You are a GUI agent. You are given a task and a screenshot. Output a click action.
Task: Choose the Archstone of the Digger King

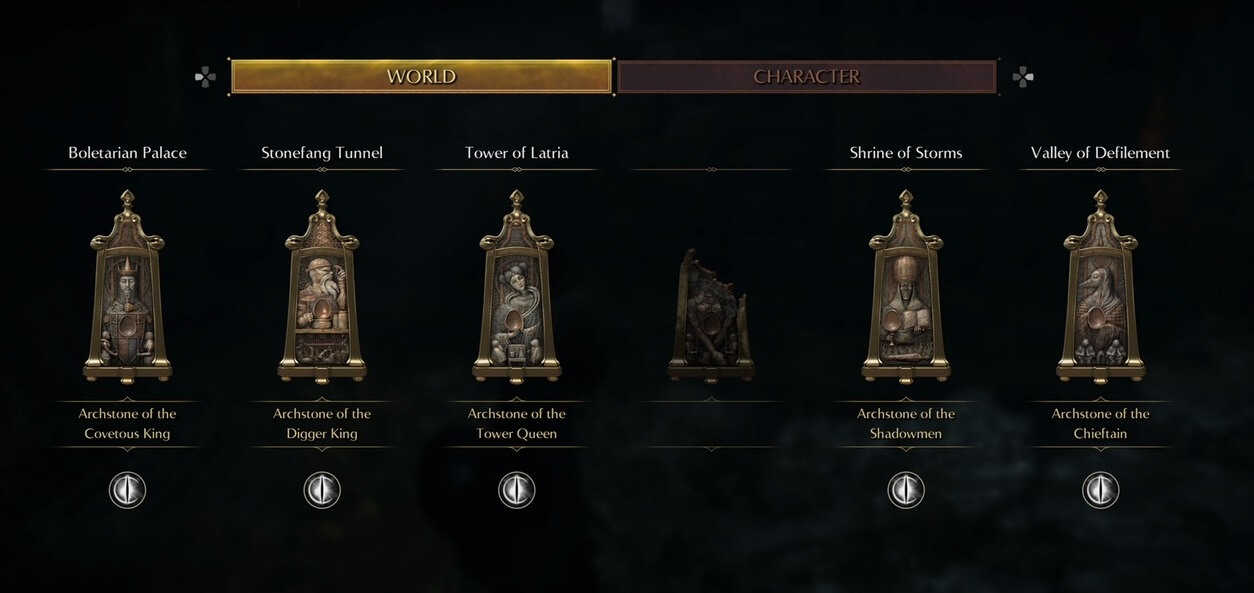(322, 288)
